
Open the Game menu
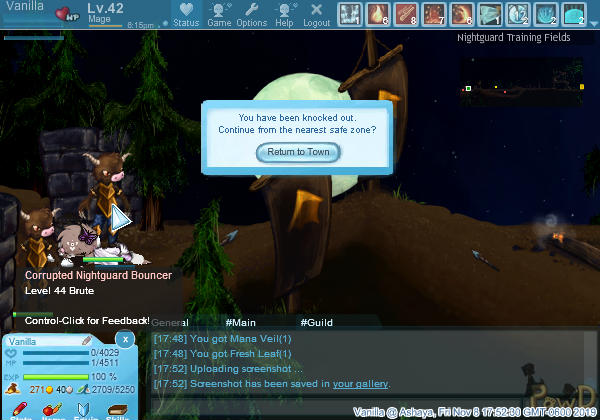tap(219, 14)
